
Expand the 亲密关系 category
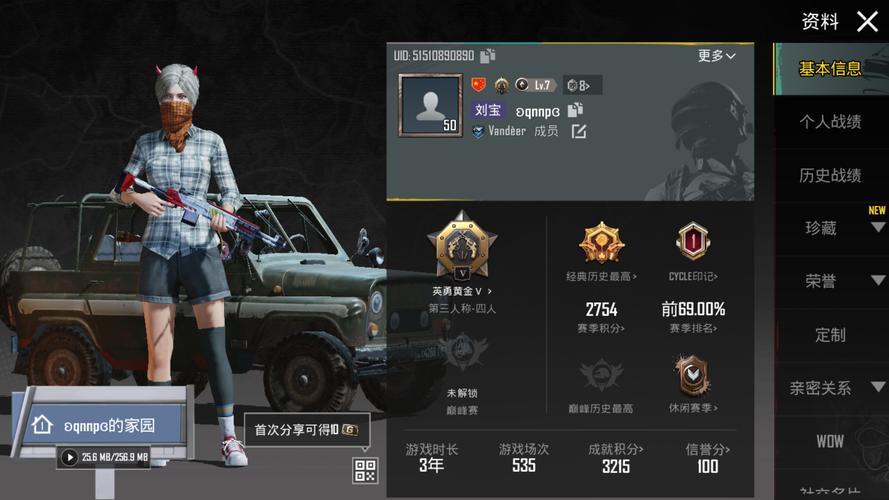[x=832, y=388]
